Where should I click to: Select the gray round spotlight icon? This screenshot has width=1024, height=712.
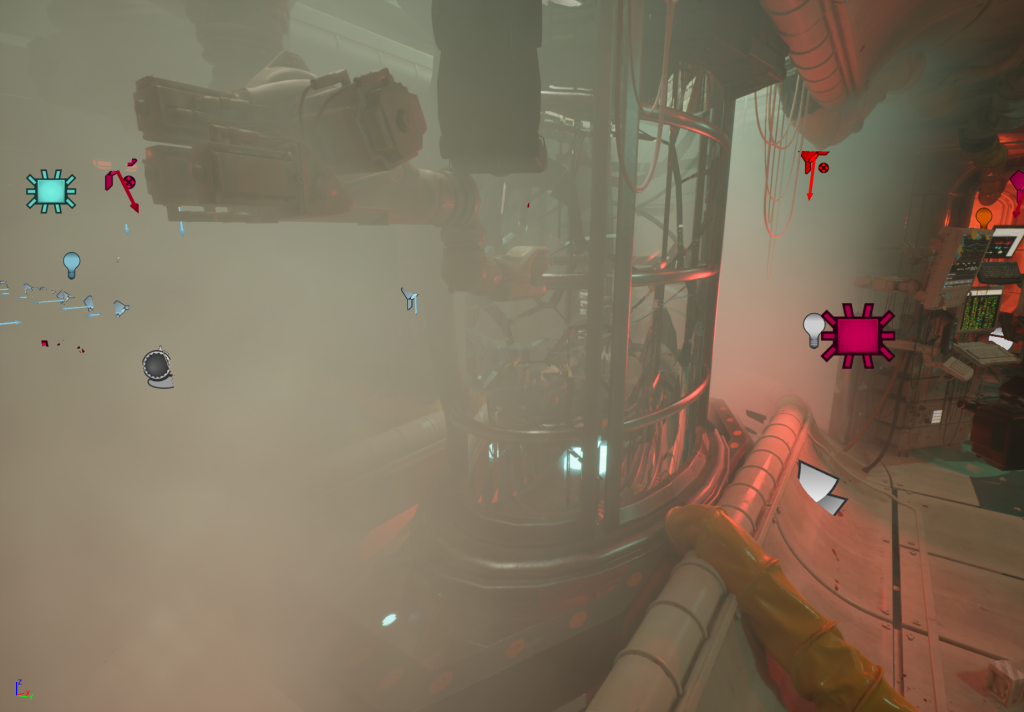click(x=158, y=367)
